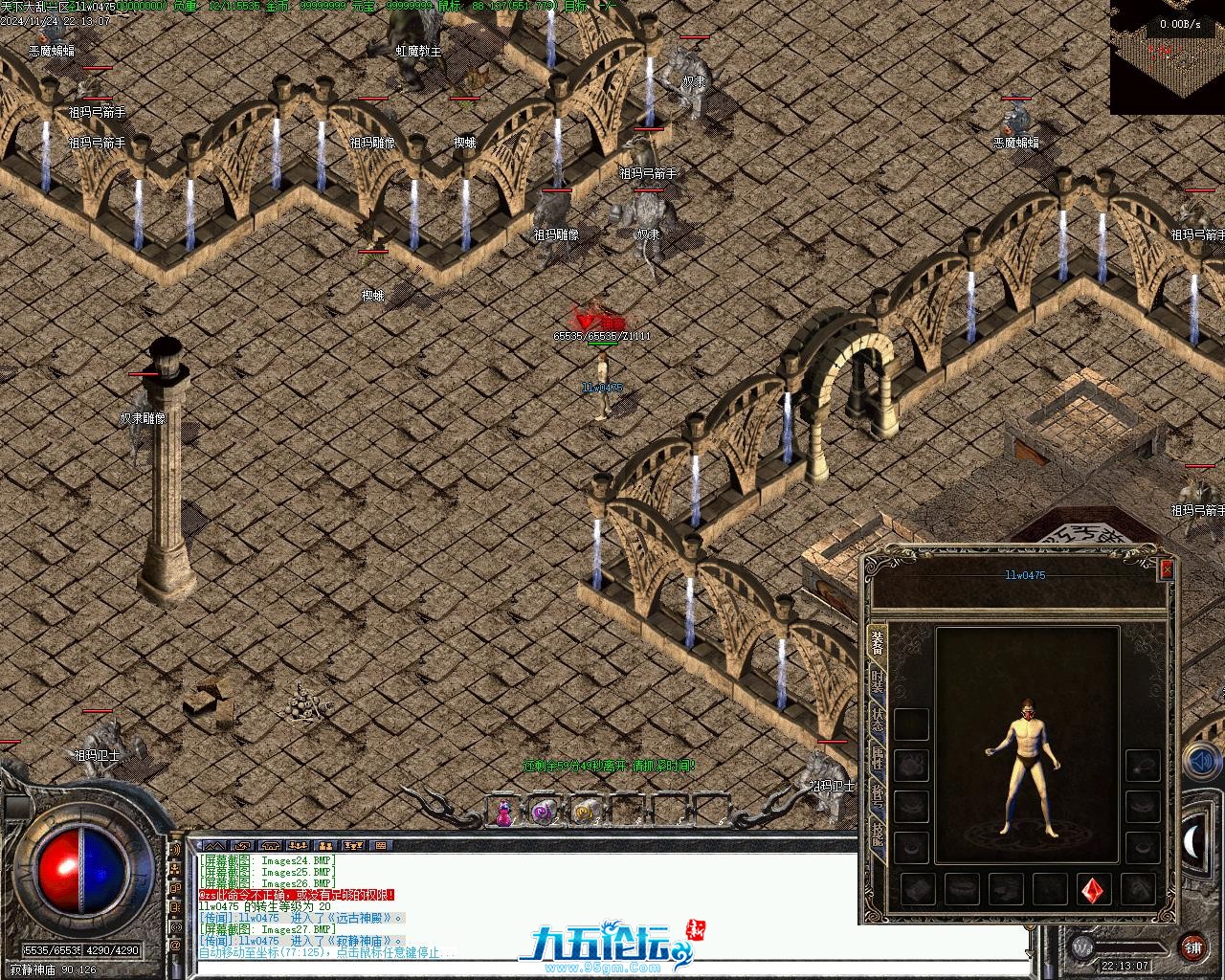Click the chat window scroll-down arrow
Screen dimensions: 1225x980
coord(1029,954)
